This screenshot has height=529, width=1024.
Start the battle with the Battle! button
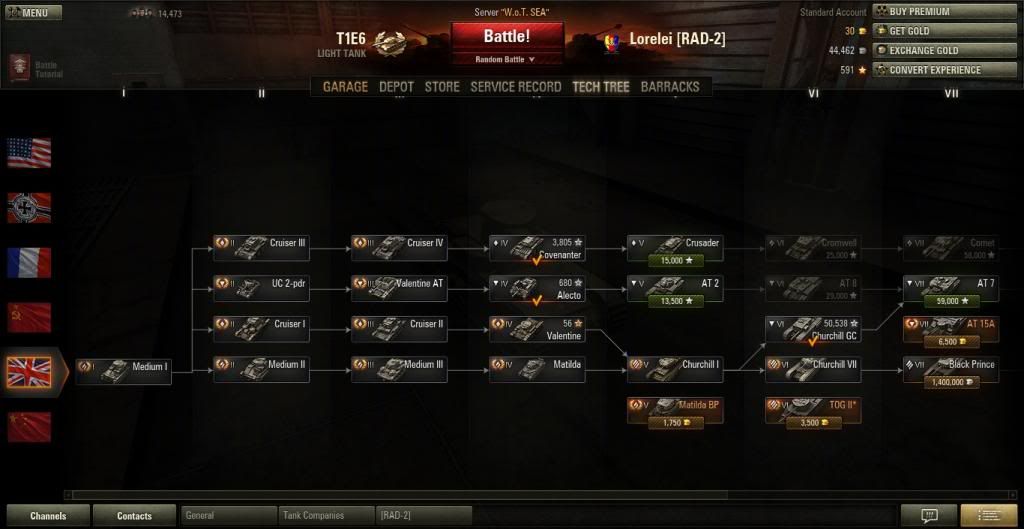[506, 37]
